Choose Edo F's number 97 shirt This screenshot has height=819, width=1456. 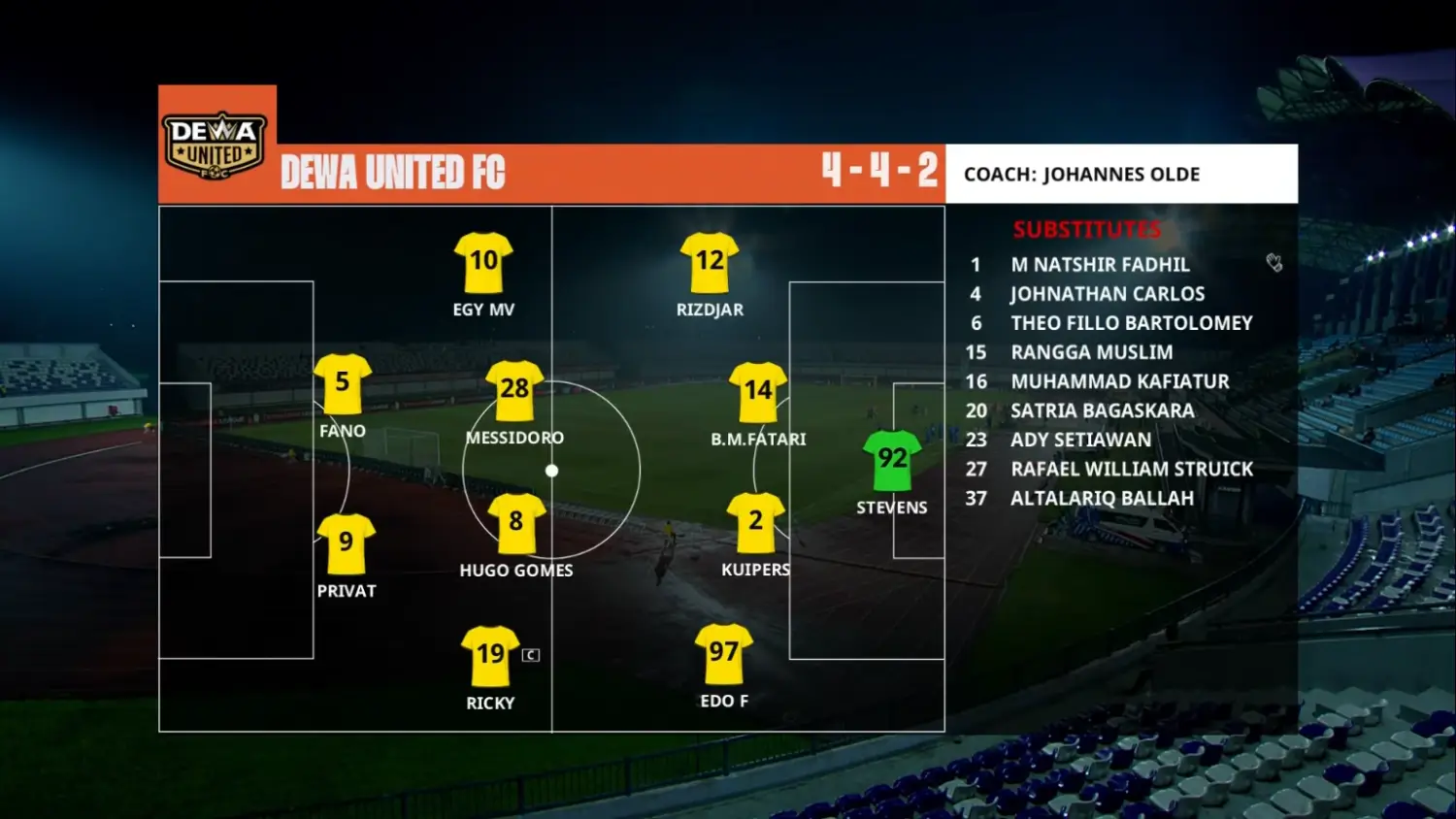724,653
